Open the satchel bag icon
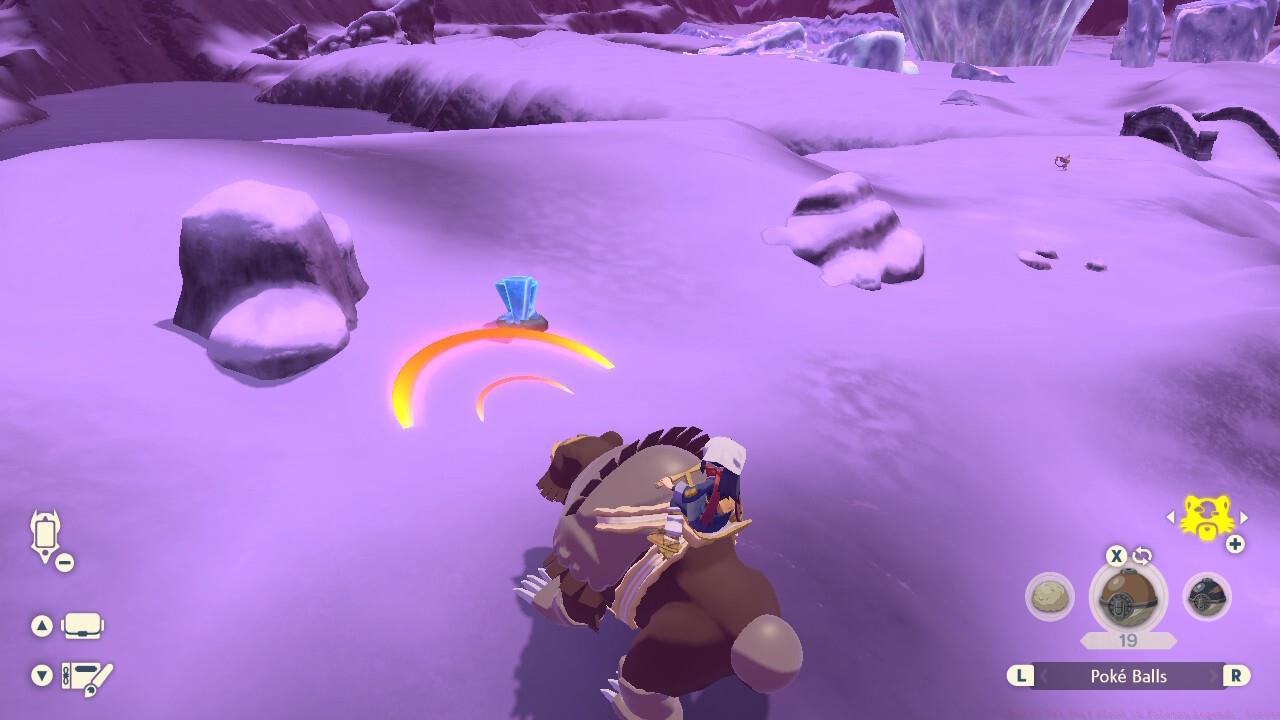 pos(82,625)
